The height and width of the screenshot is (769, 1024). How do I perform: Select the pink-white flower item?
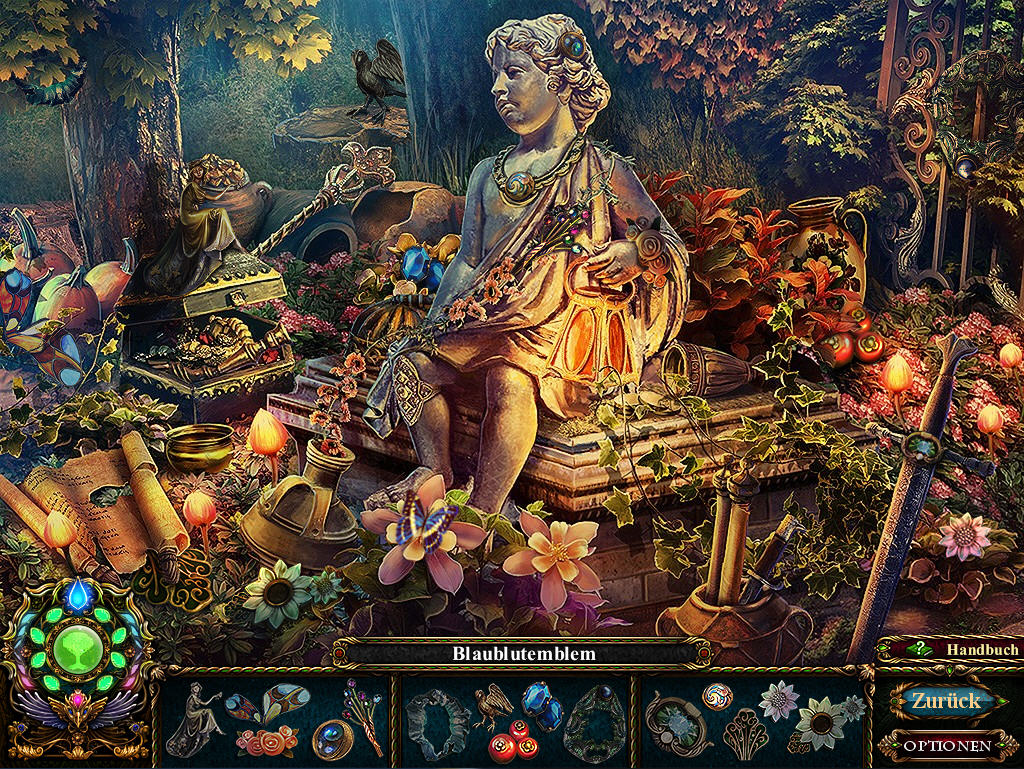[x=777, y=700]
